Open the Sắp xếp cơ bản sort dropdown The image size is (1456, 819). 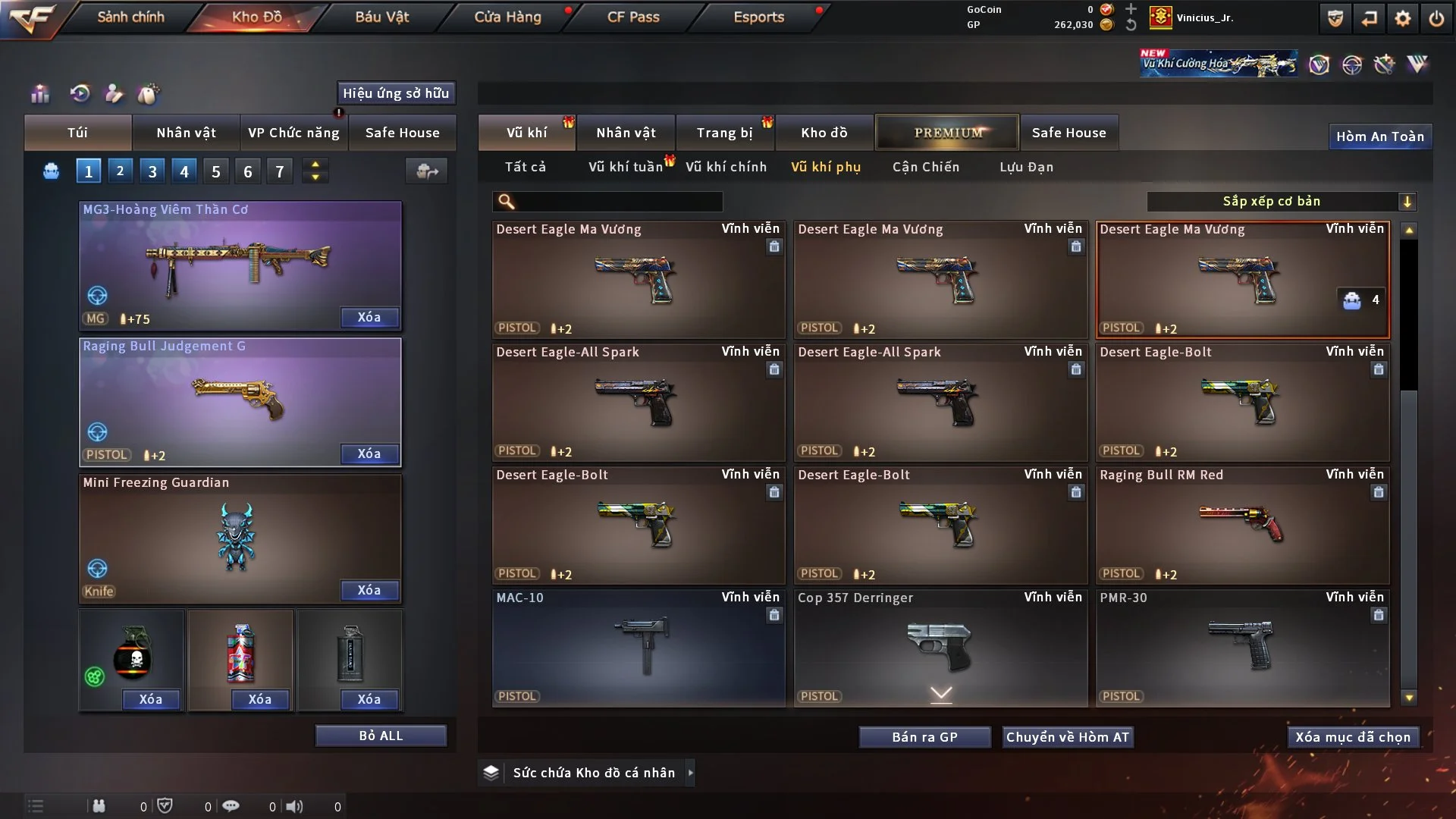1281,201
